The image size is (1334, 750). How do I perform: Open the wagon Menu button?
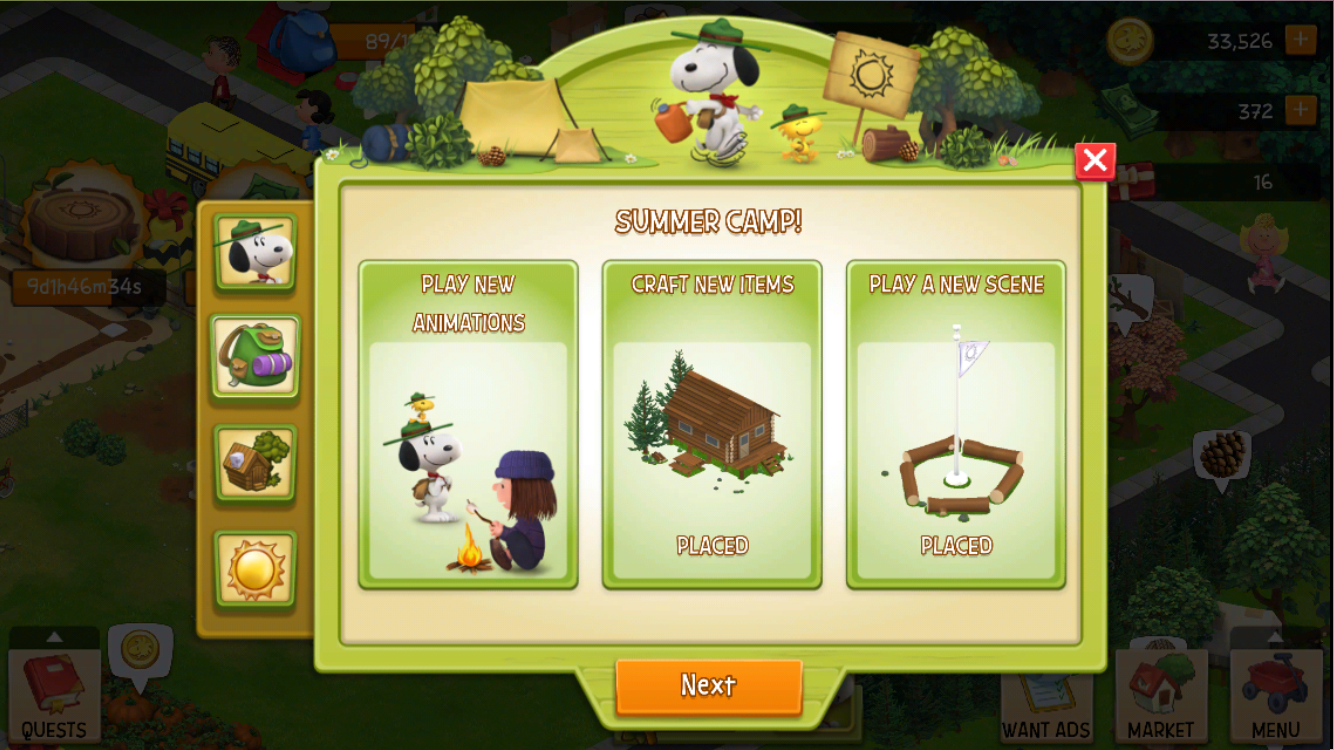point(1276,696)
